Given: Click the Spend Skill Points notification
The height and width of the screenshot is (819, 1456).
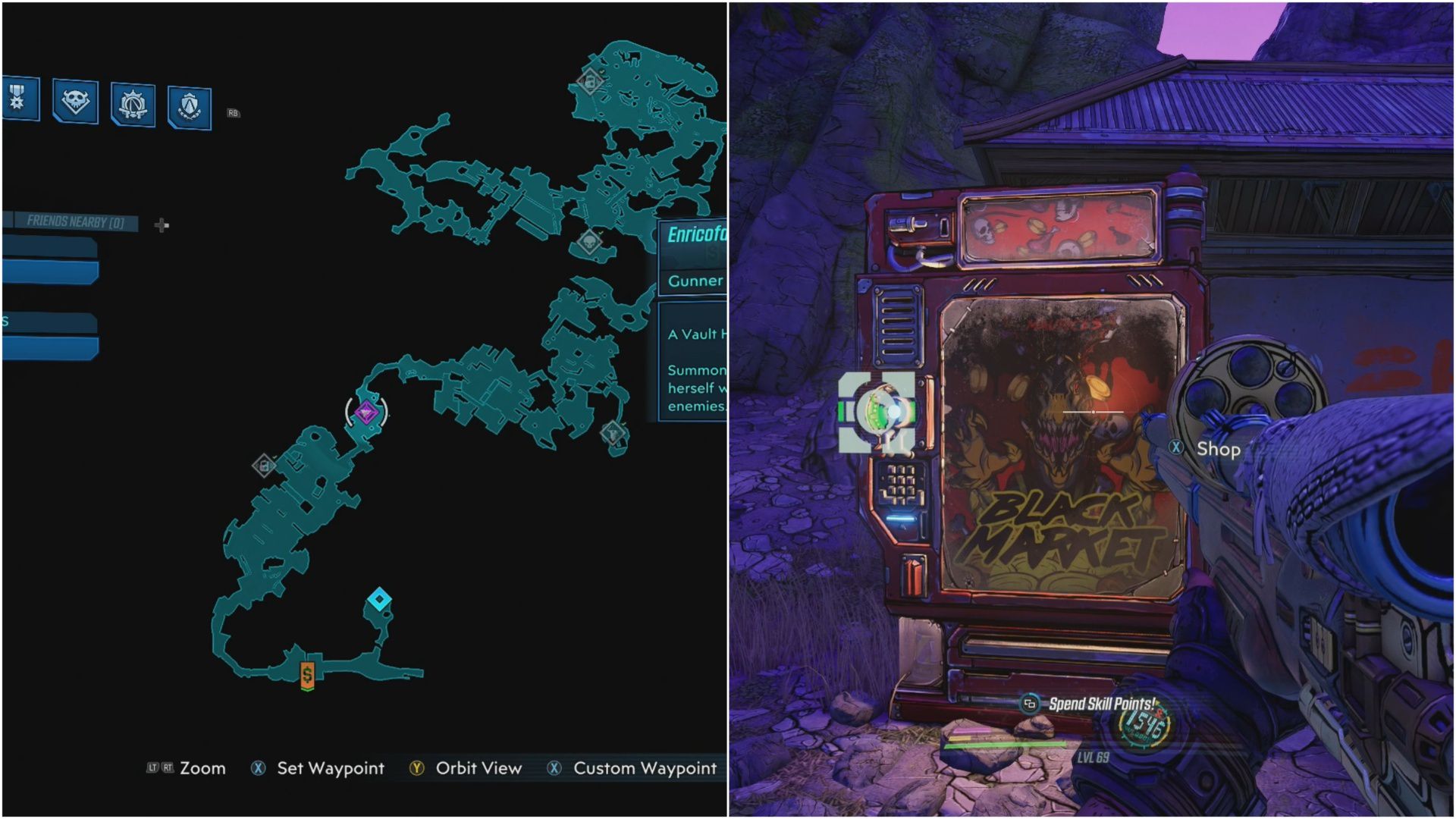Looking at the screenshot, I should pos(1100,704).
